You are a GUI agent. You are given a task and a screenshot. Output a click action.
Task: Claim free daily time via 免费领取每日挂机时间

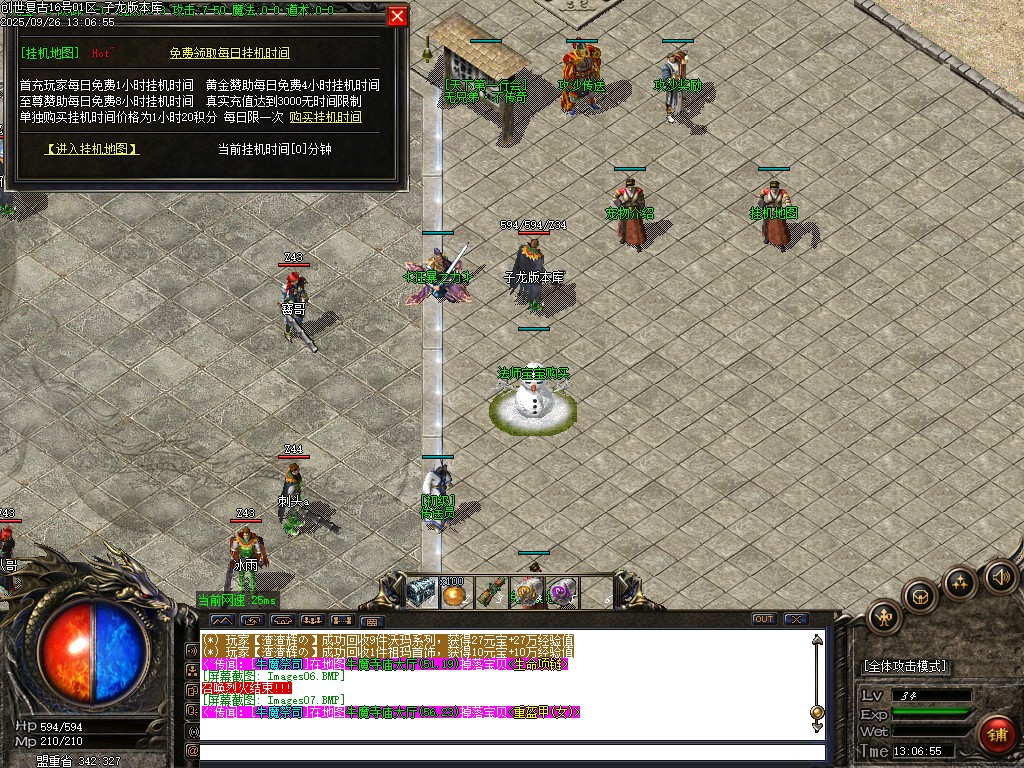click(229, 53)
